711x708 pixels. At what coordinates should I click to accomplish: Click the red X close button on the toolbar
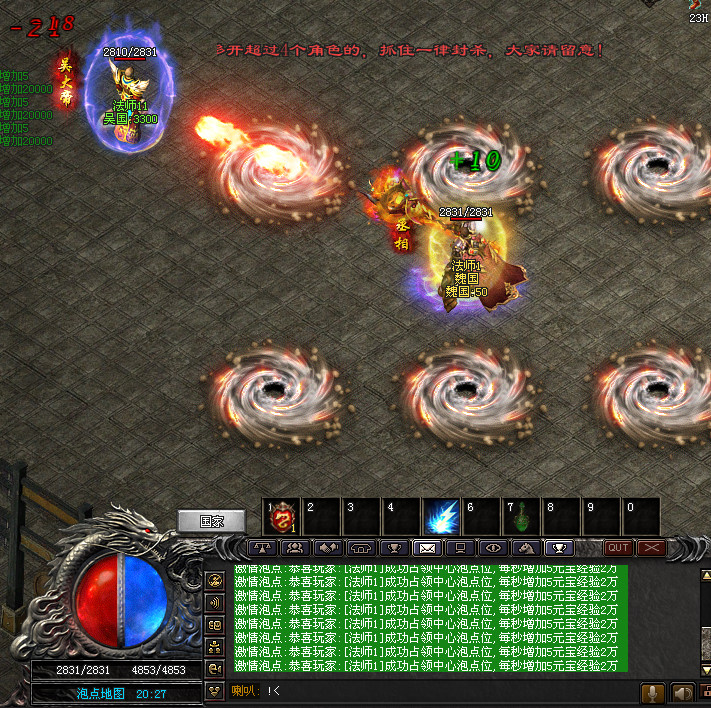651,548
